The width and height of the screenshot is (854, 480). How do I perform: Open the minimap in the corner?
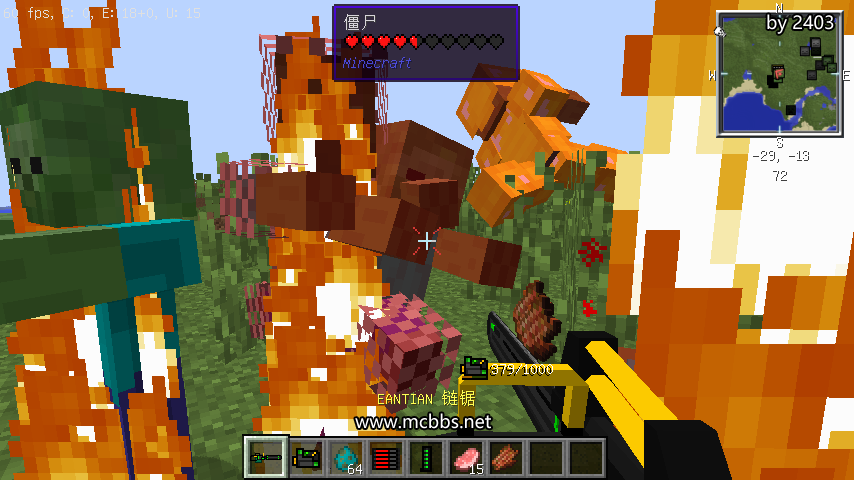(x=779, y=73)
